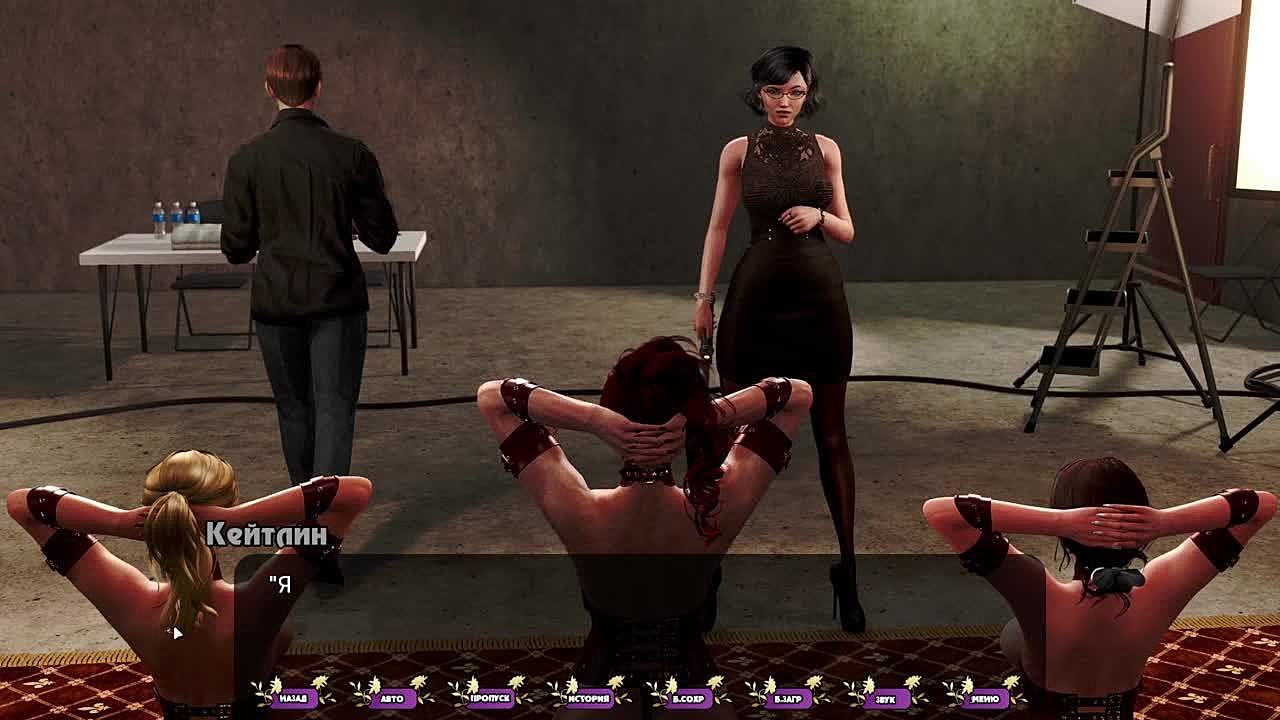Image resolution: width=1280 pixels, height=720 pixels.
Task: Open the Звук sound settings
Action: point(886,698)
